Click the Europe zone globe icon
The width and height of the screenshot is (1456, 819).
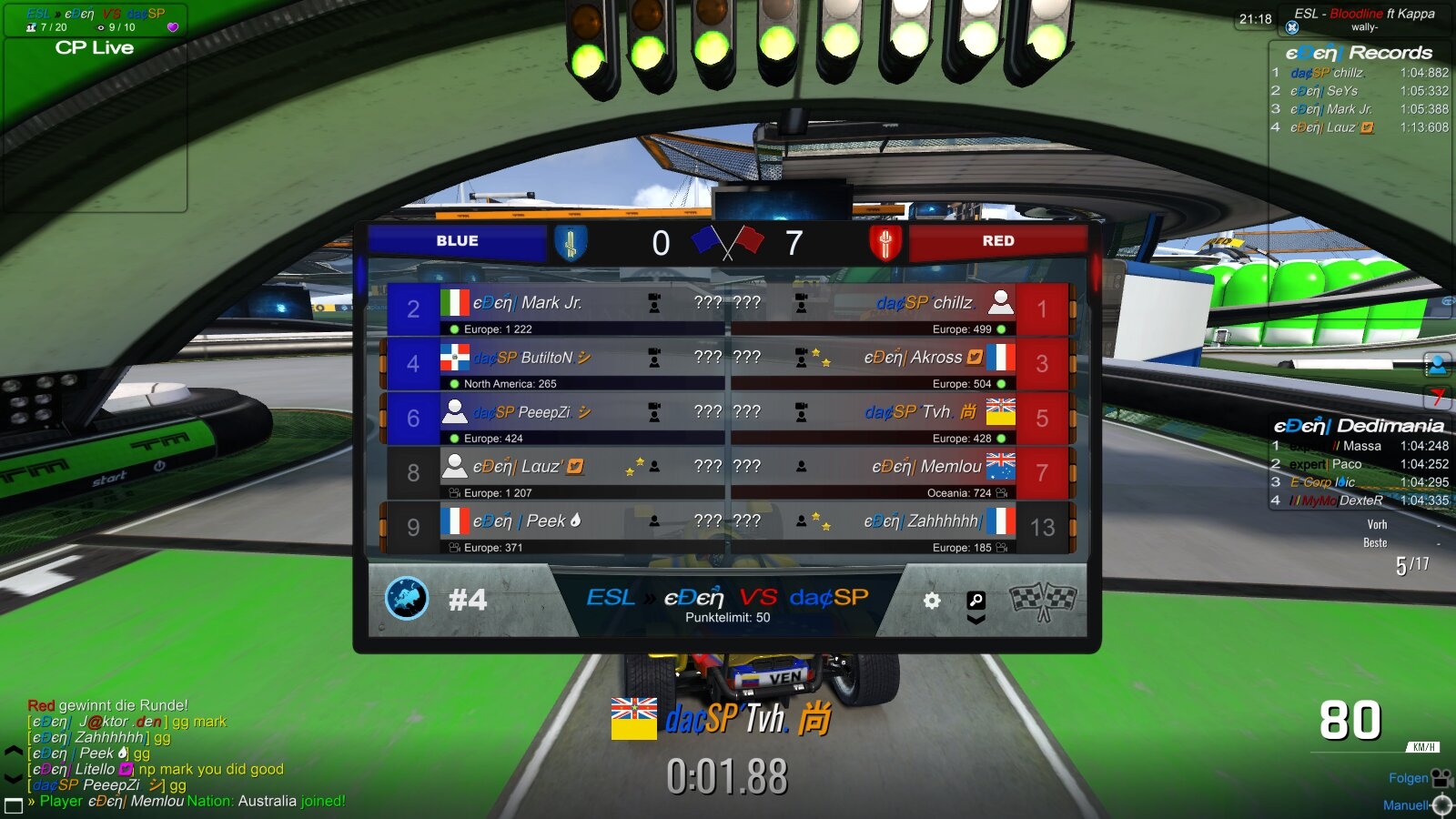(407, 599)
